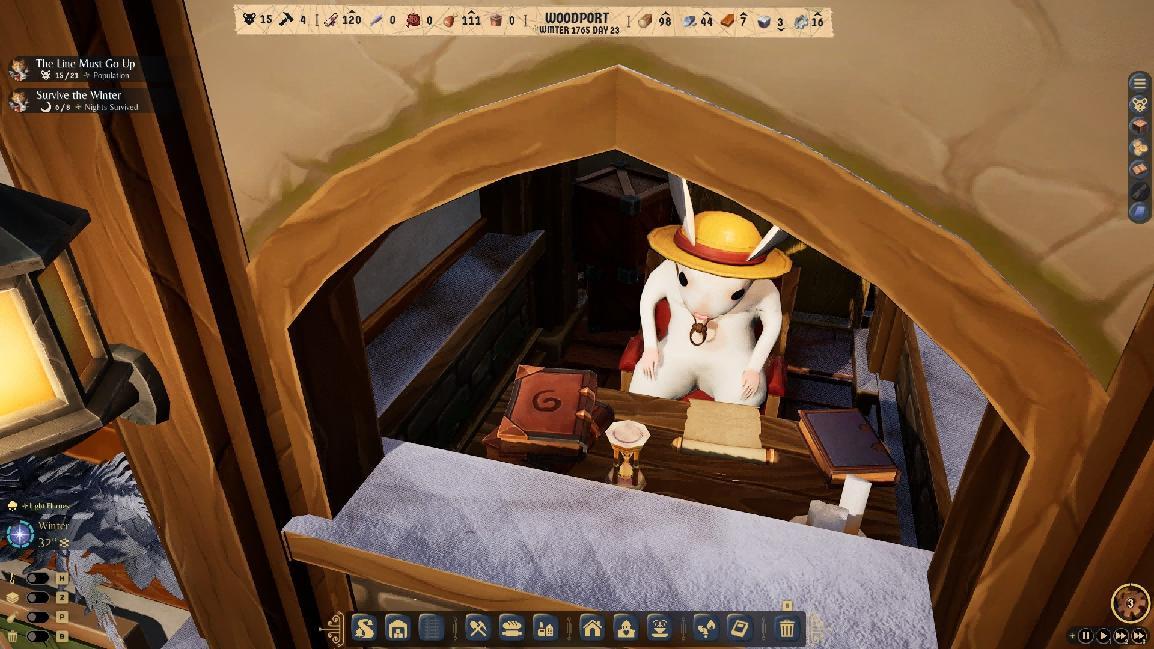
Task: Open the house housing build category
Action: 592,628
